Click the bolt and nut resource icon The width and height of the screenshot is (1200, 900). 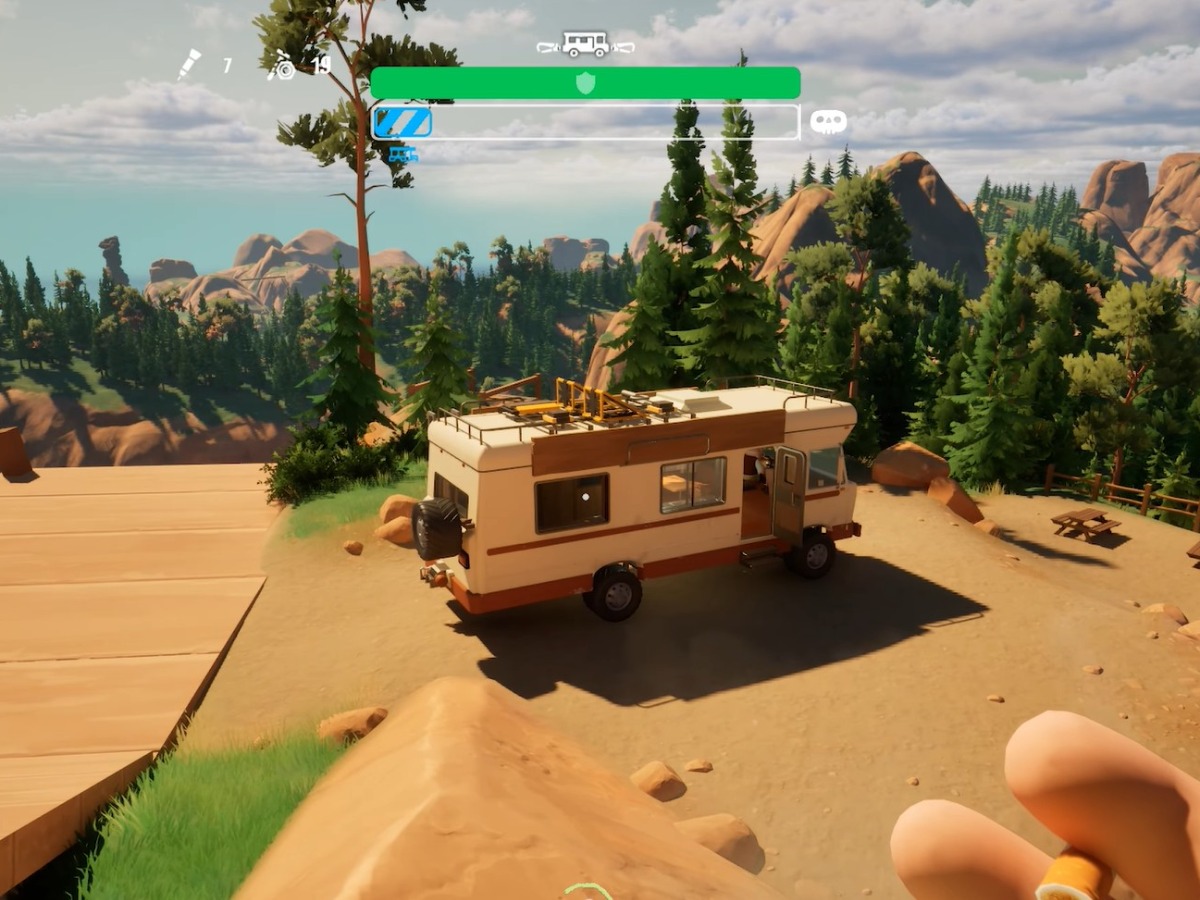tap(282, 66)
